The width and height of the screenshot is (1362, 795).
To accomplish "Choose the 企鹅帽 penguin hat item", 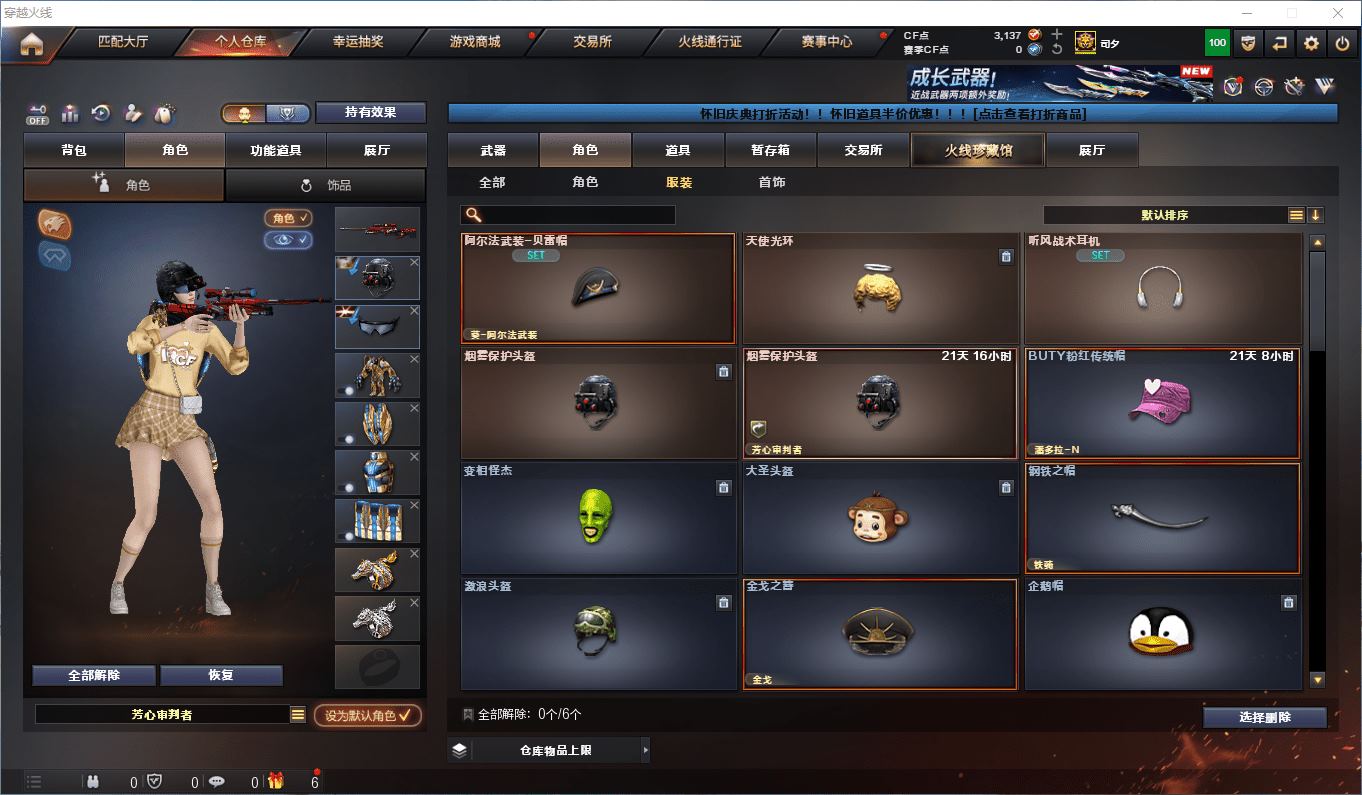I will [x=1161, y=633].
